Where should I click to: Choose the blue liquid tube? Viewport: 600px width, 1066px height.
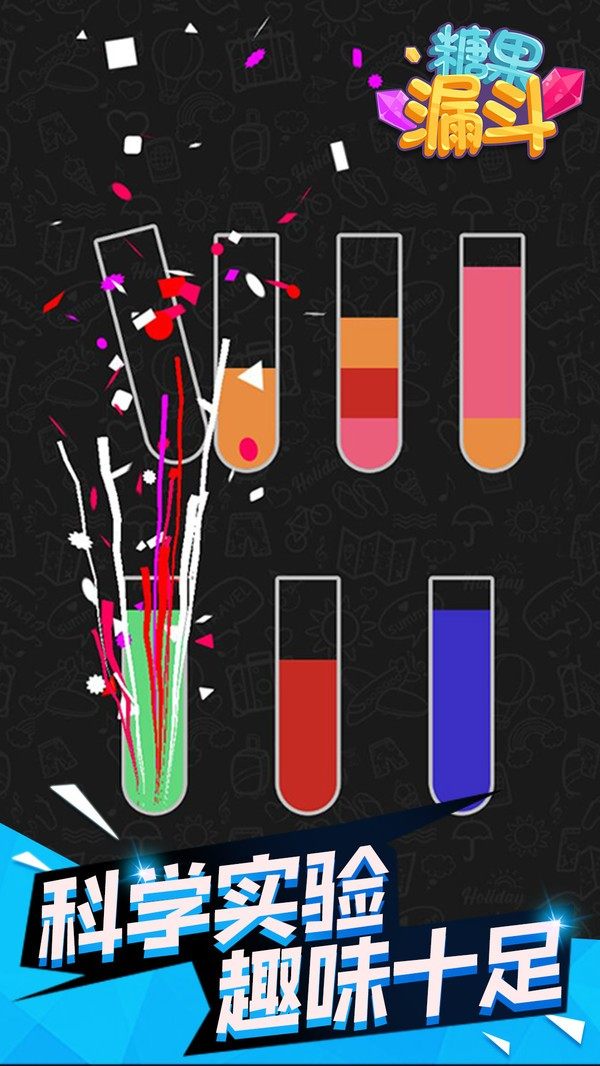click(462, 700)
